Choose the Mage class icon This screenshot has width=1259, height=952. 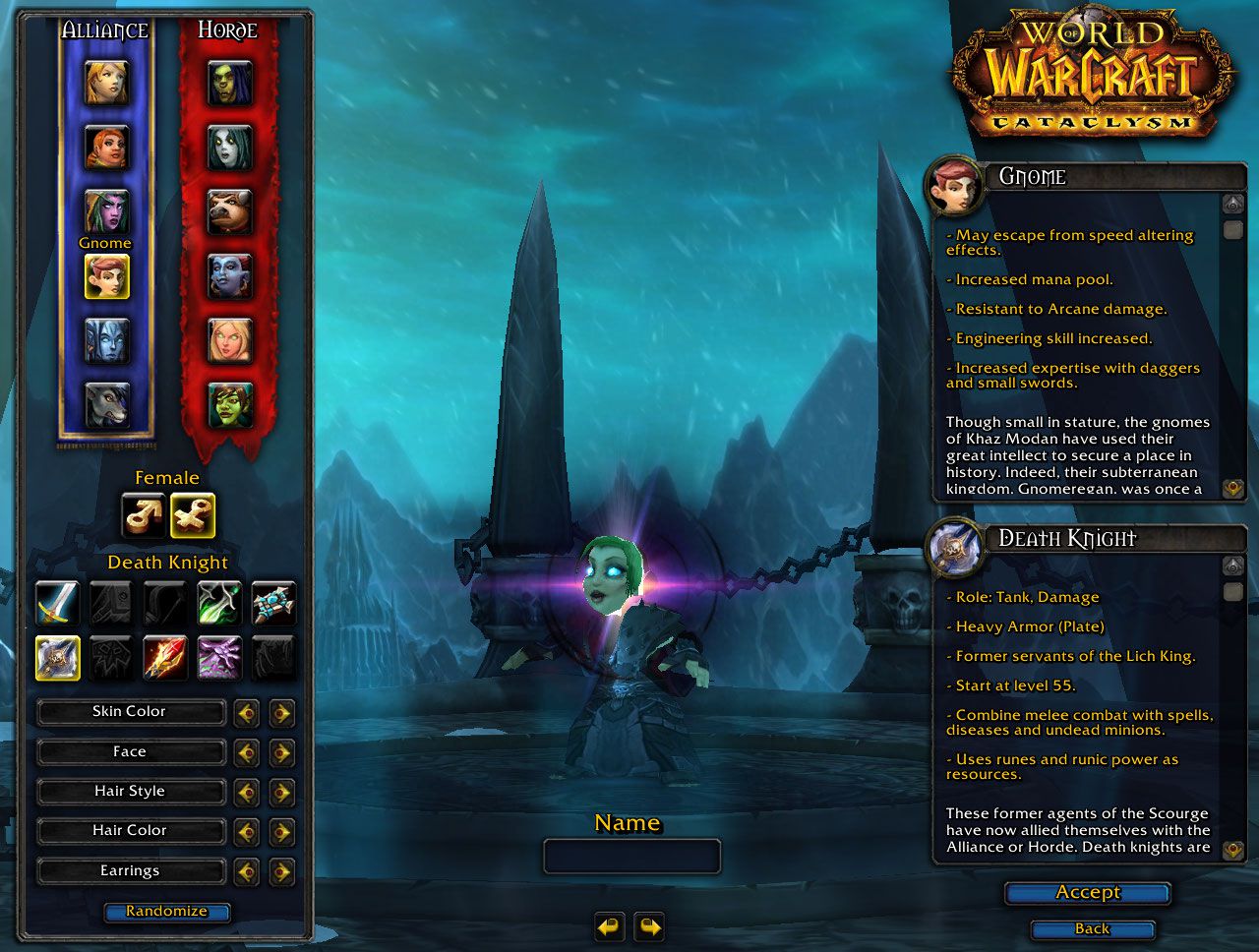click(165, 657)
